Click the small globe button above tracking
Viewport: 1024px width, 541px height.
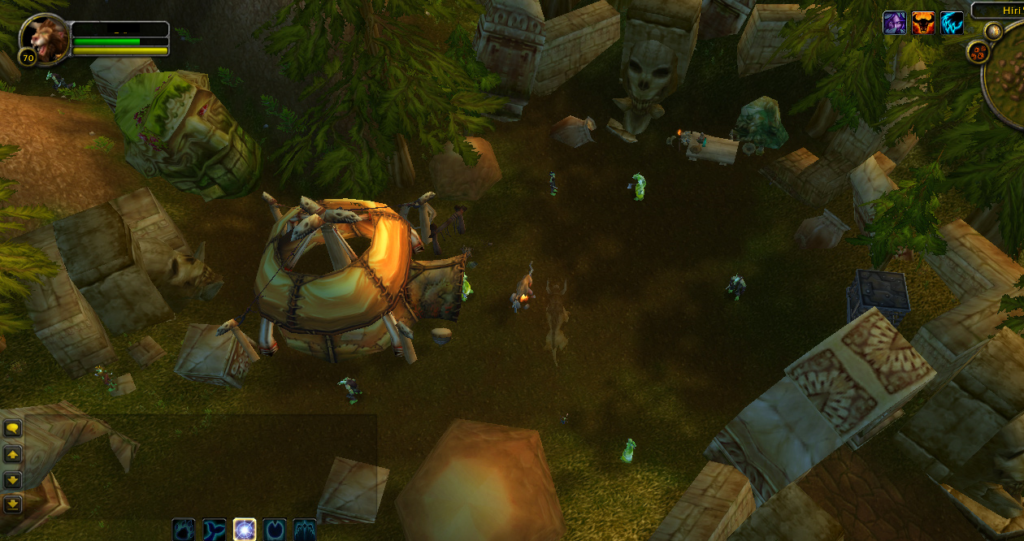tap(993, 31)
